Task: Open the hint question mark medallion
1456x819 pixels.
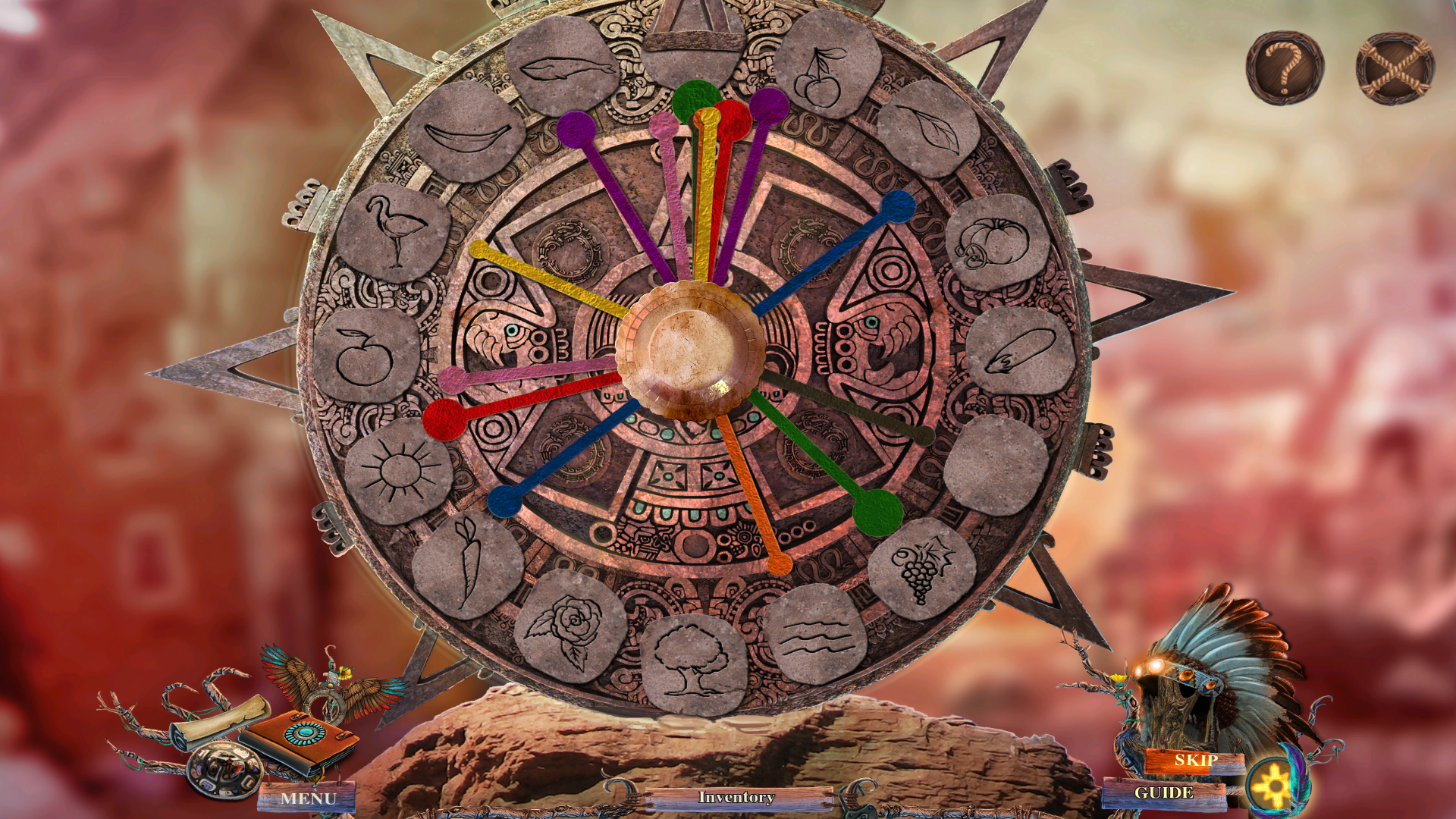Action: [1284, 68]
